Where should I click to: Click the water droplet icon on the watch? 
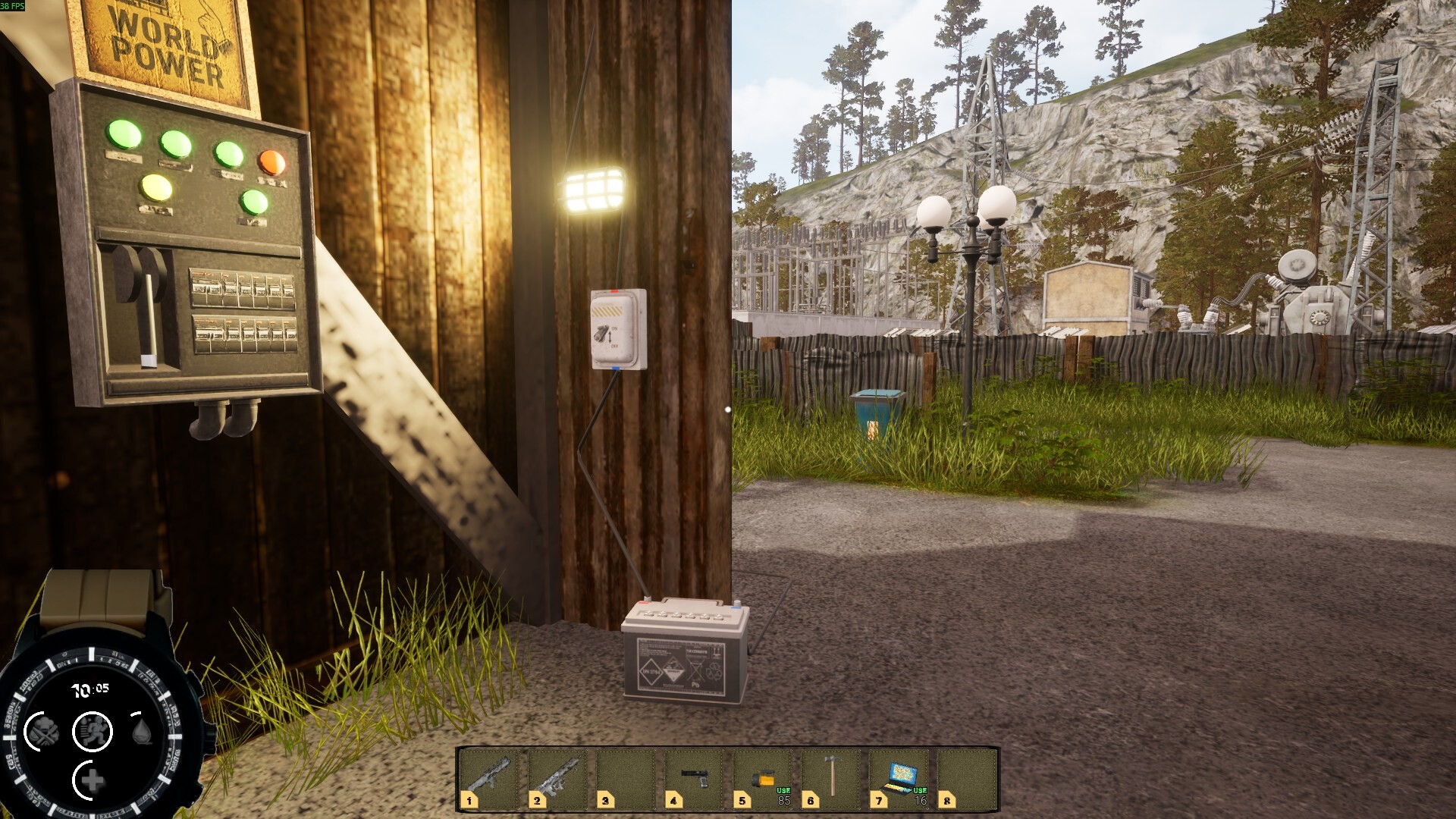pyautogui.click(x=140, y=730)
